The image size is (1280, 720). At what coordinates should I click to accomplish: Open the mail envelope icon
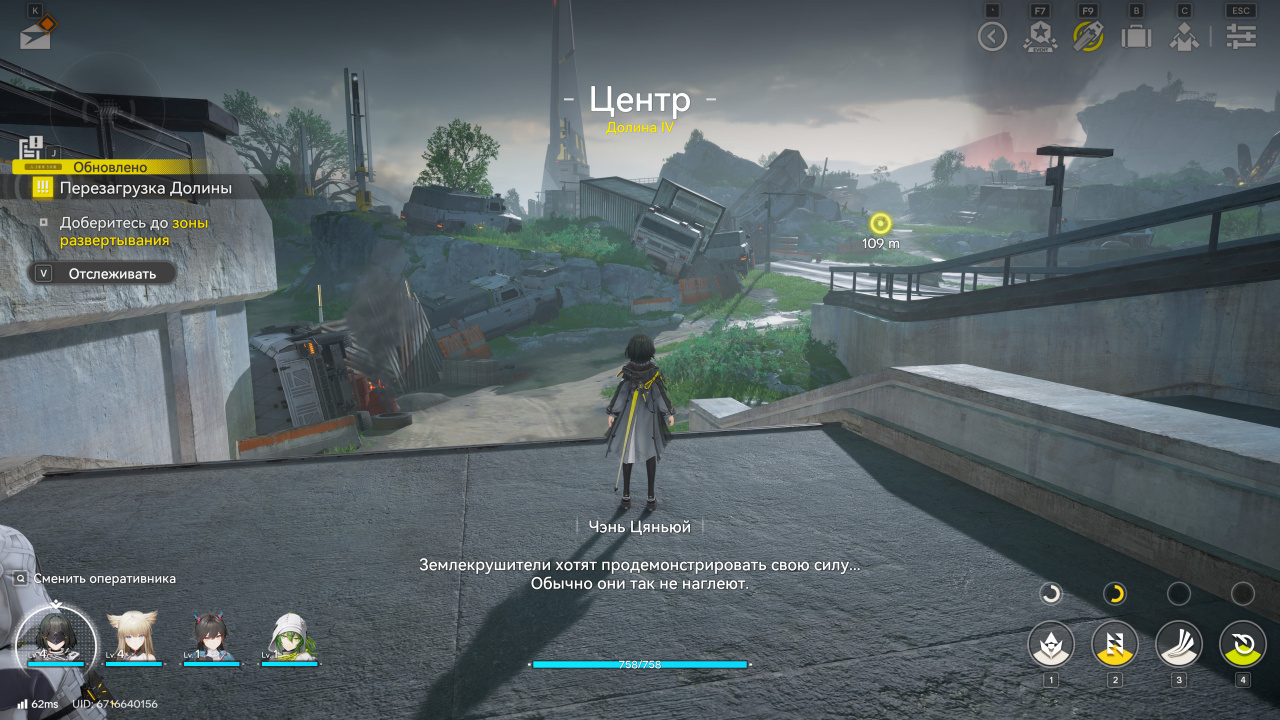36,35
